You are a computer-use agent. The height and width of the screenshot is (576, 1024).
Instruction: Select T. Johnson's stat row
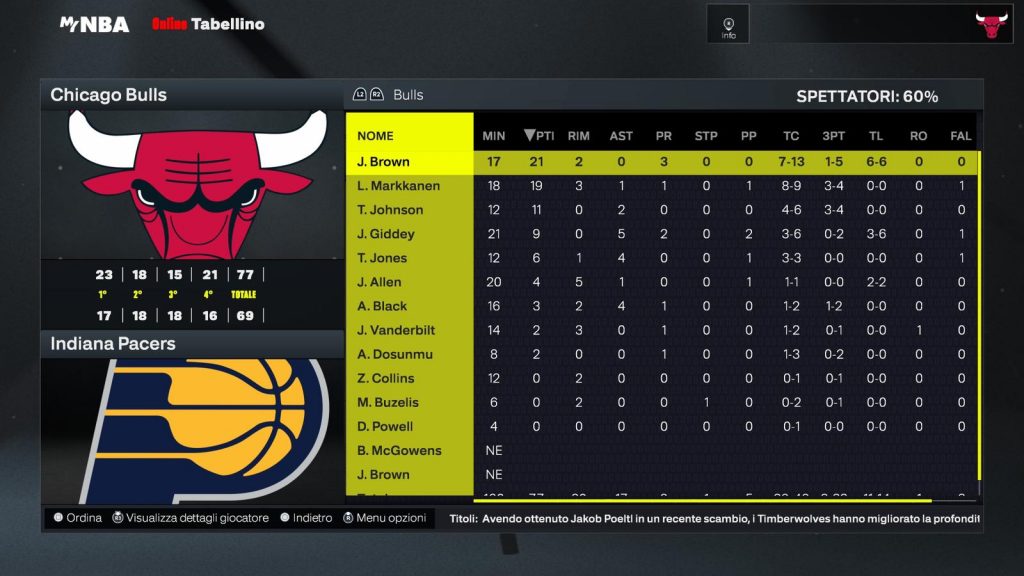pyautogui.click(x=390, y=210)
